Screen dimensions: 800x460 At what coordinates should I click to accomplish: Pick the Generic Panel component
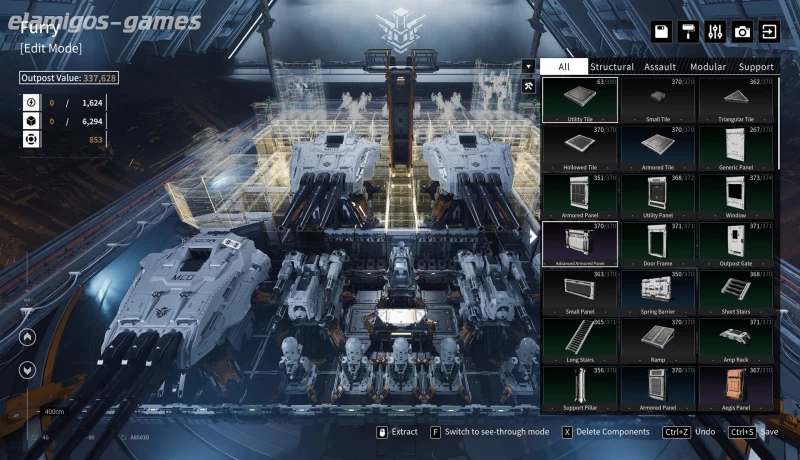[737, 148]
